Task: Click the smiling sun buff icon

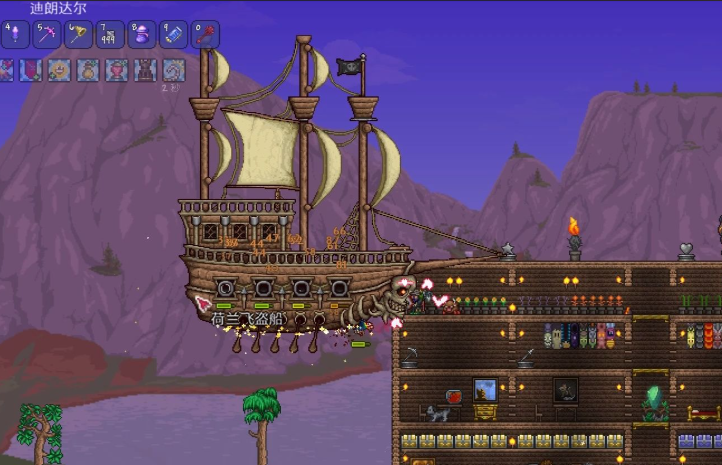Action: (x=60, y=70)
